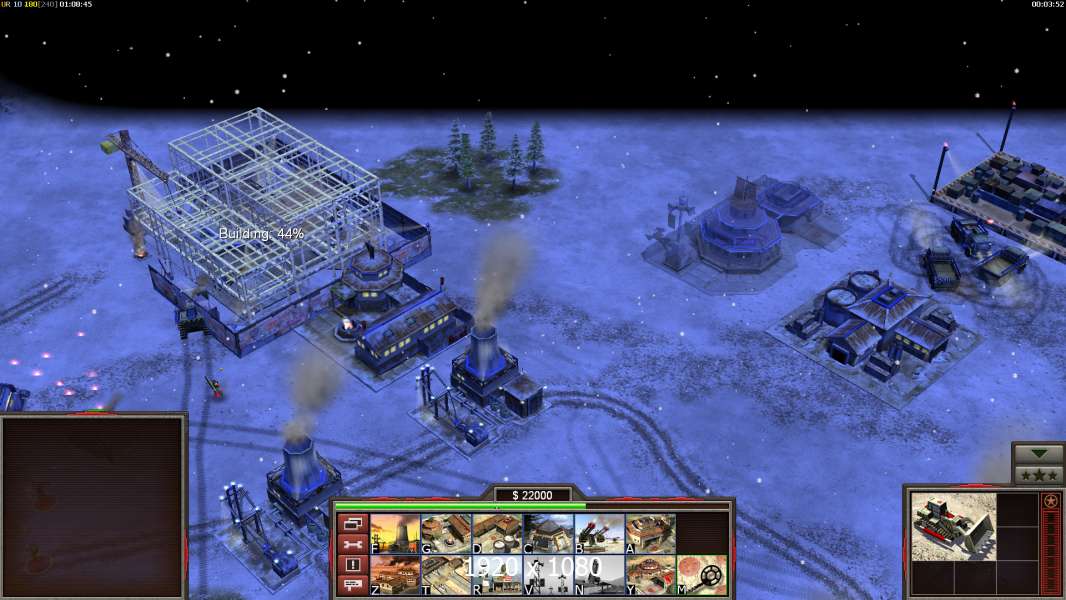Choose the War Factory icon labeled A
The height and width of the screenshot is (600, 1066).
point(650,534)
